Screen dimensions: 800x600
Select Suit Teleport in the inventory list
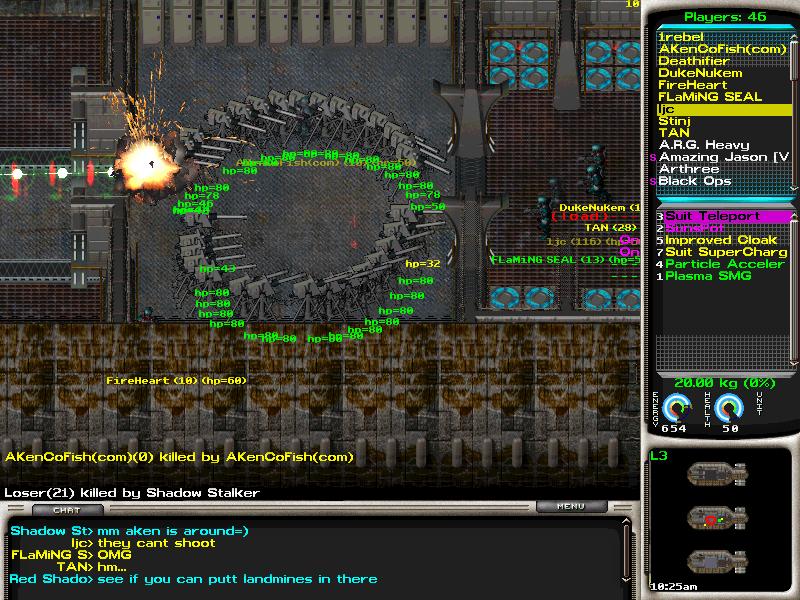(x=713, y=216)
